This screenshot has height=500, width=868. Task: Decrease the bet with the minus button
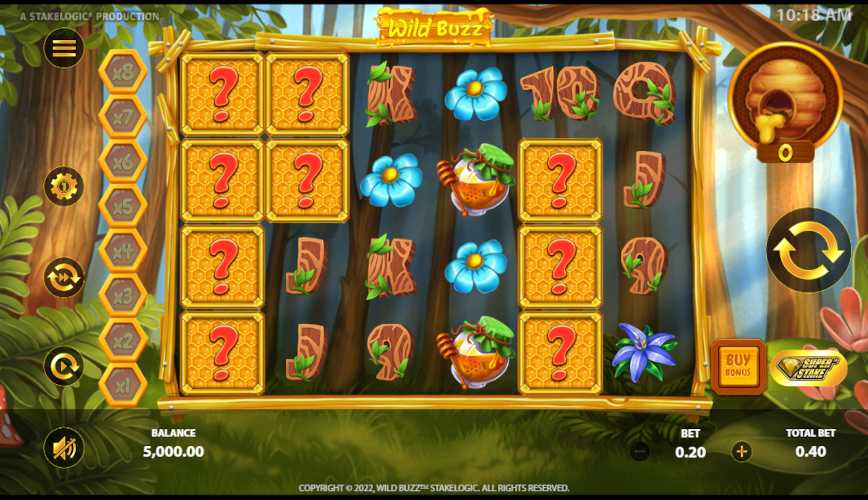pyautogui.click(x=640, y=451)
